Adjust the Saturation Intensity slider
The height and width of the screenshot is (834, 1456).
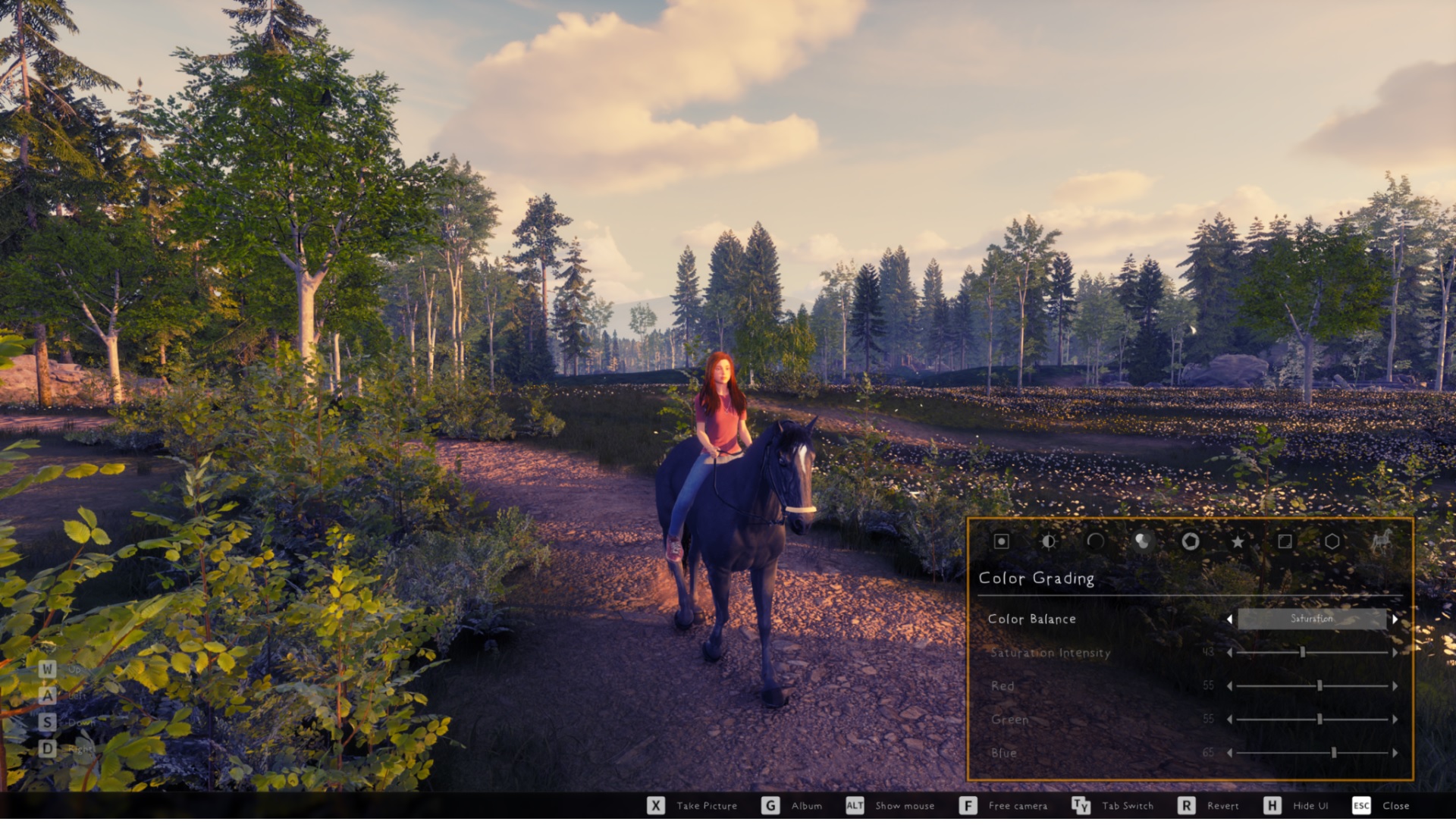coord(1303,652)
